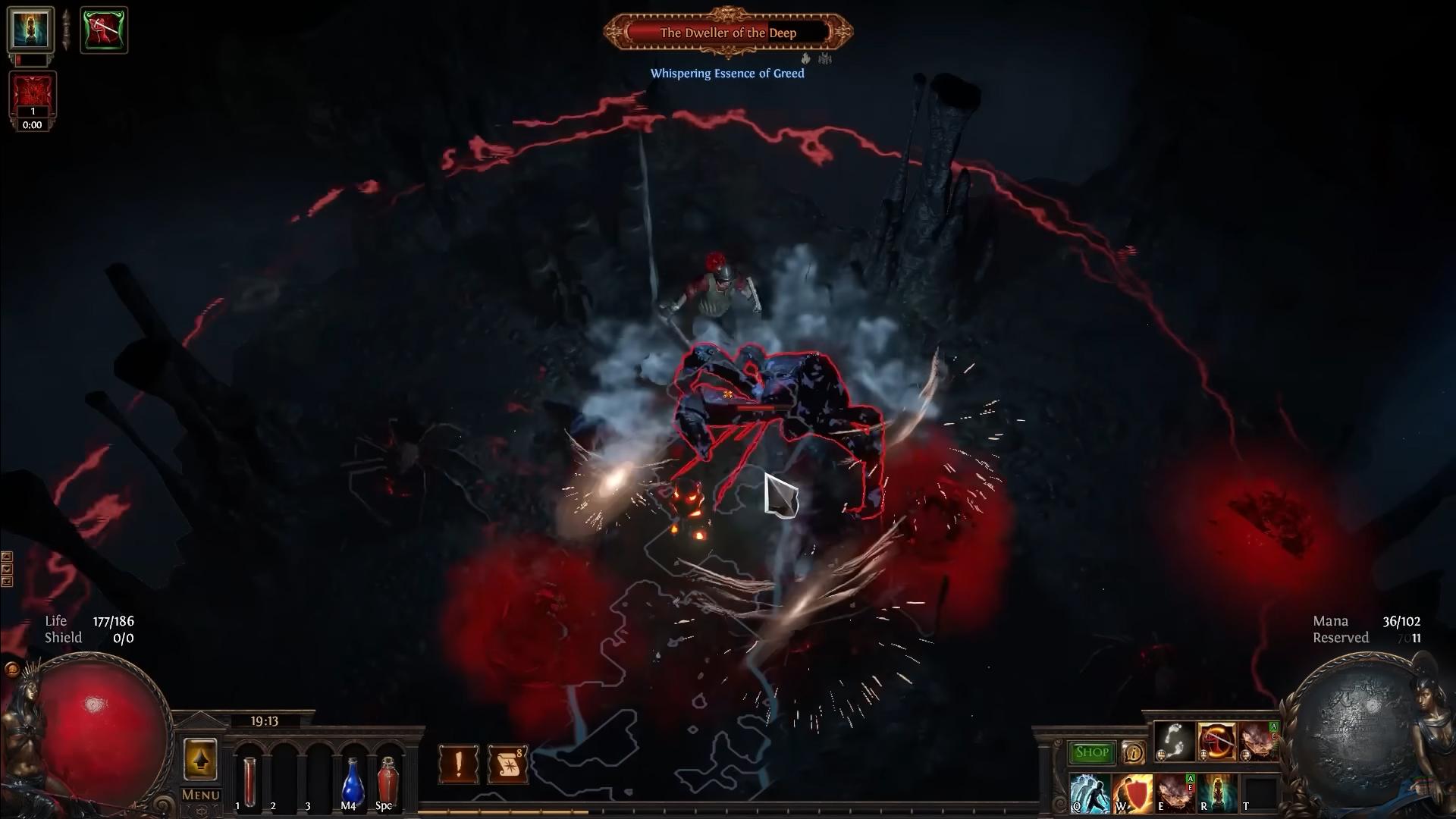Click the quest exclamation icon above the hotbar
This screenshot has width=1456, height=819.
457,764
